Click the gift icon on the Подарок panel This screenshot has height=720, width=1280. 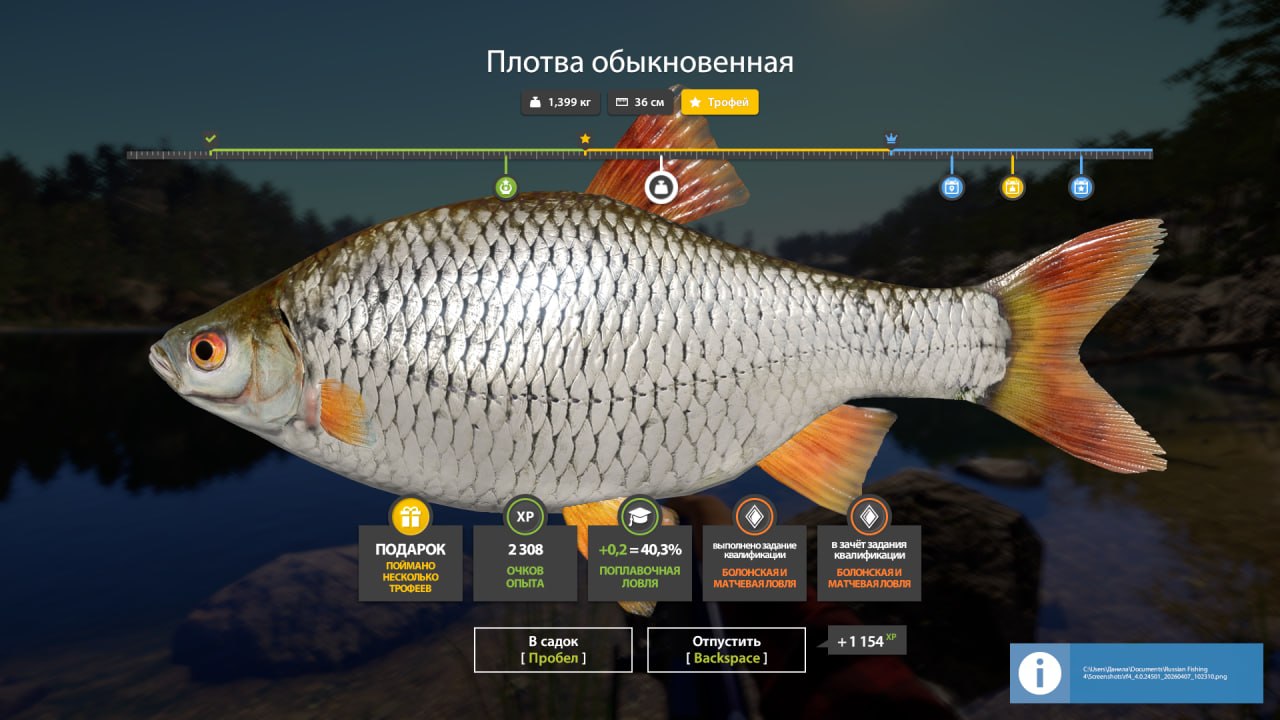pyautogui.click(x=410, y=517)
